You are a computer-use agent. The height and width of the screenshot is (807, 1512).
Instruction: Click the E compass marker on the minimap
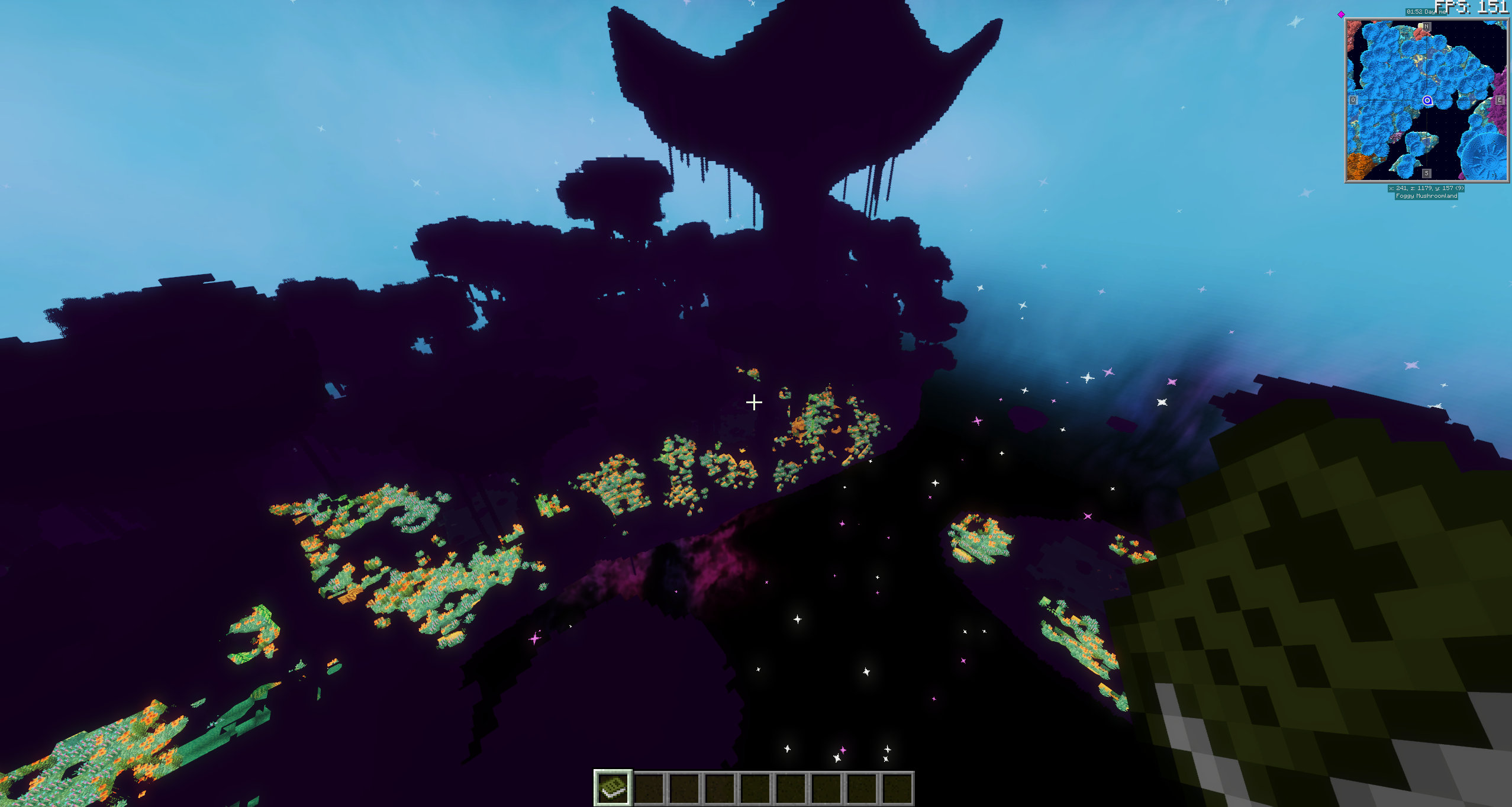click(1500, 99)
